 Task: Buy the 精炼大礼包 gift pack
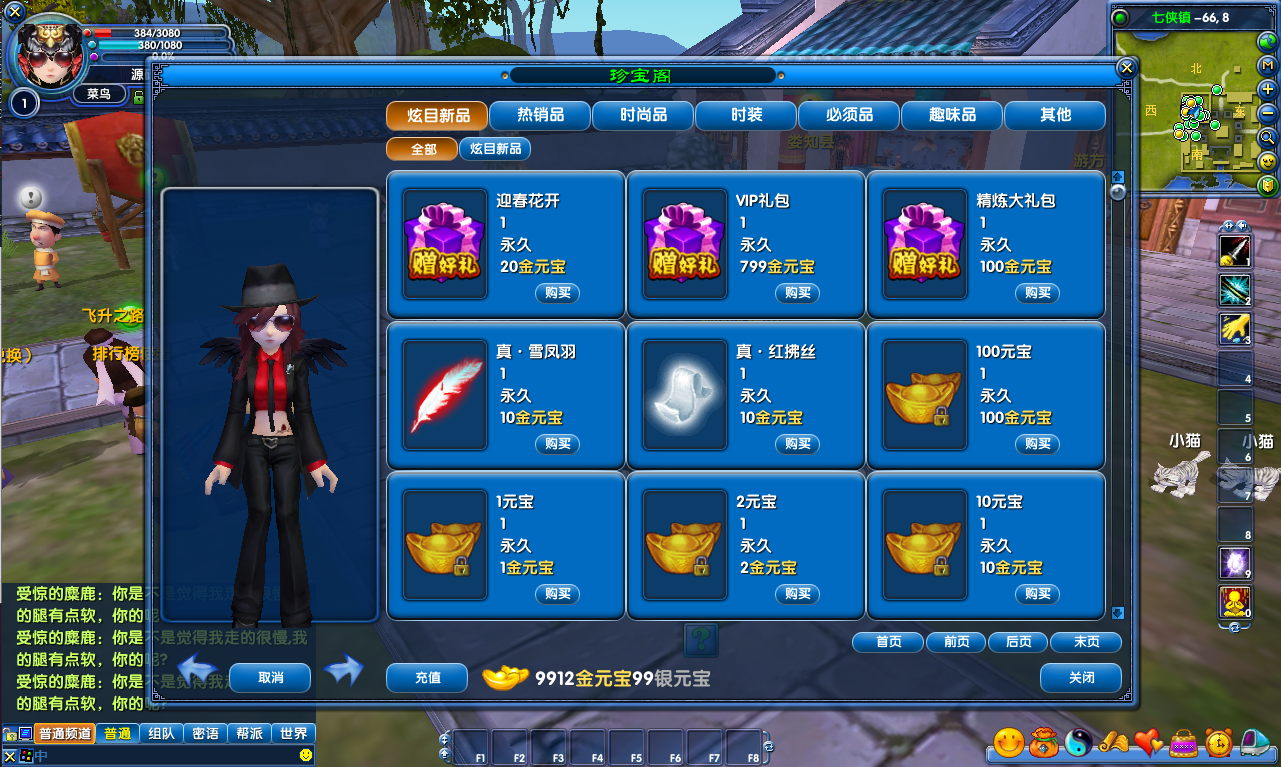tap(1037, 293)
